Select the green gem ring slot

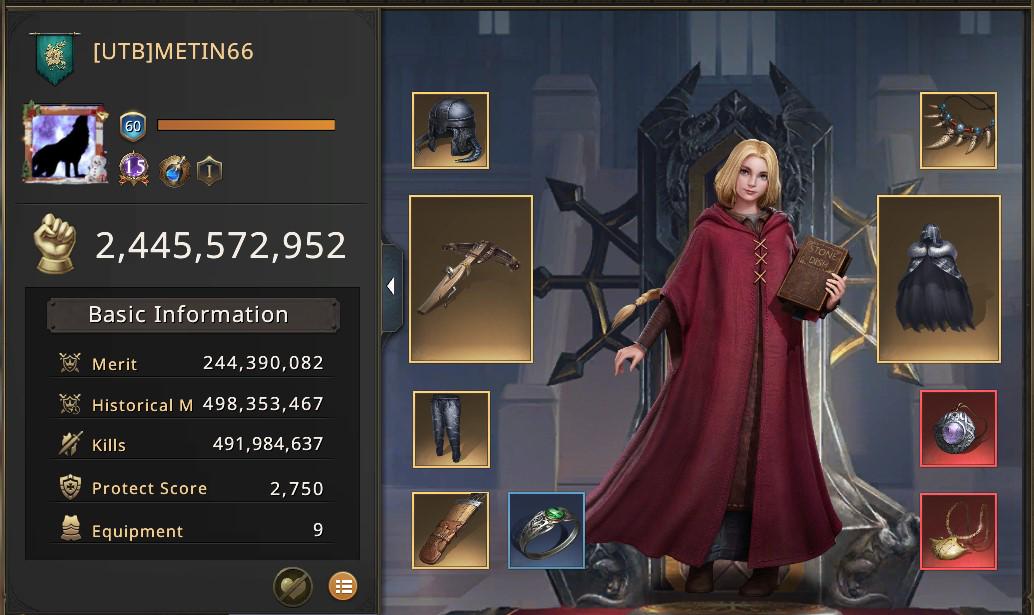(x=547, y=530)
